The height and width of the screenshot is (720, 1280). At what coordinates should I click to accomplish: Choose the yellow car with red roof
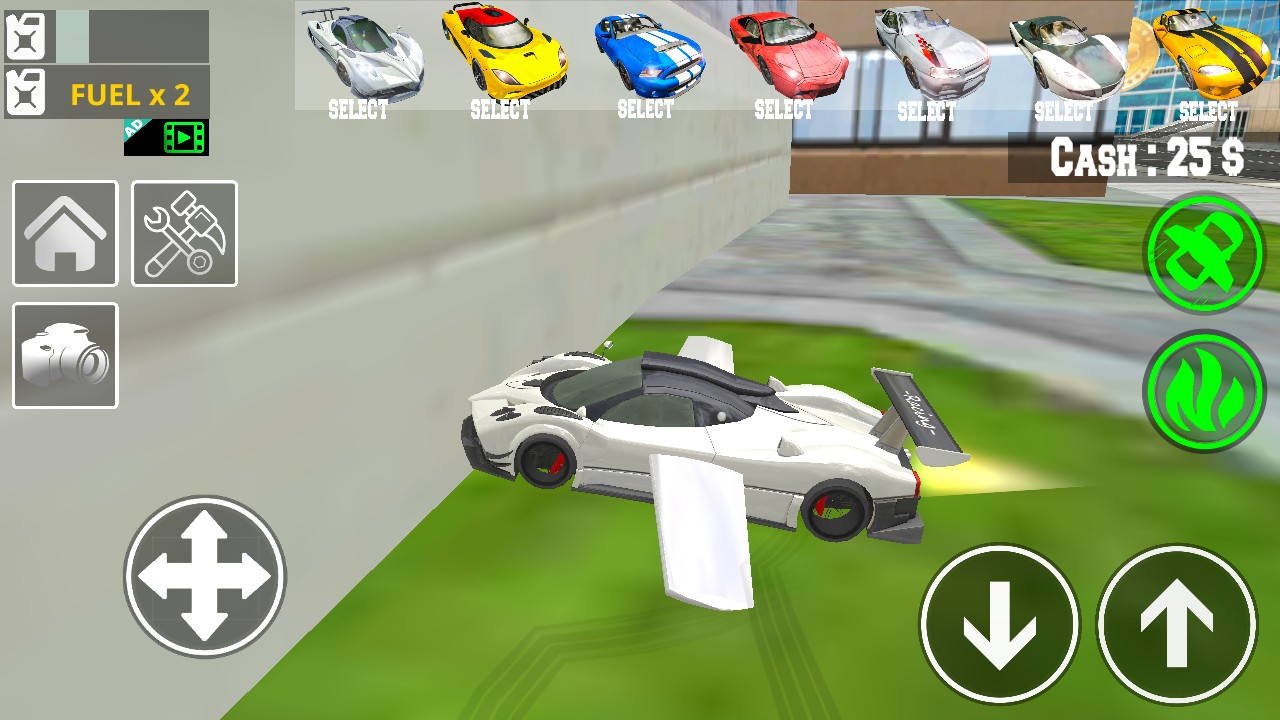(502, 58)
